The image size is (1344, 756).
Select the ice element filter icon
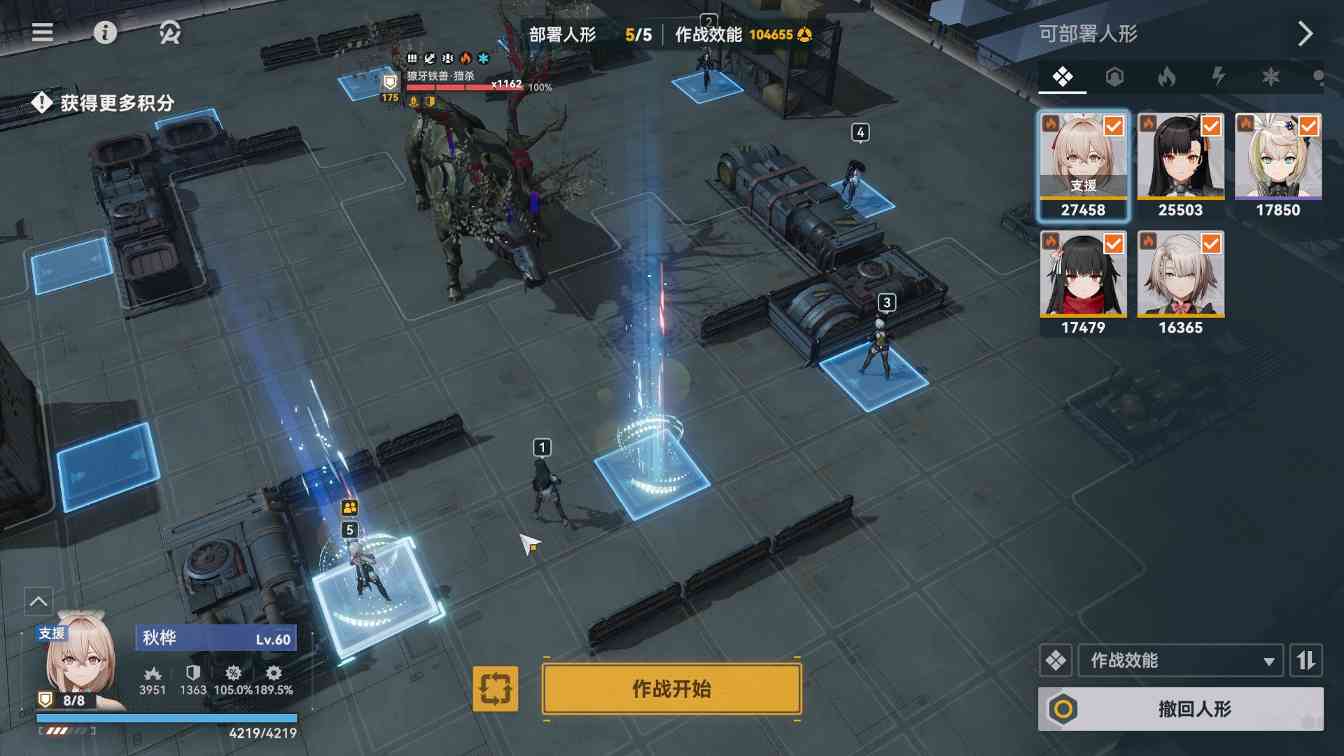[1271, 76]
